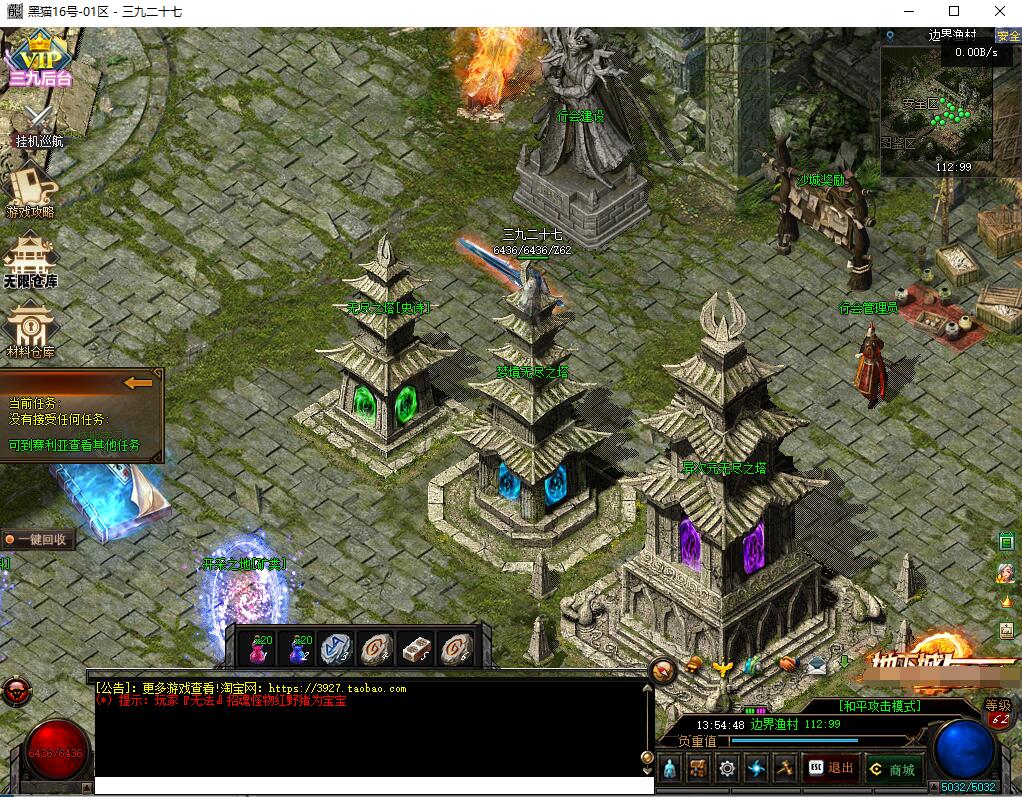Click the chat input field

(x=370, y=786)
